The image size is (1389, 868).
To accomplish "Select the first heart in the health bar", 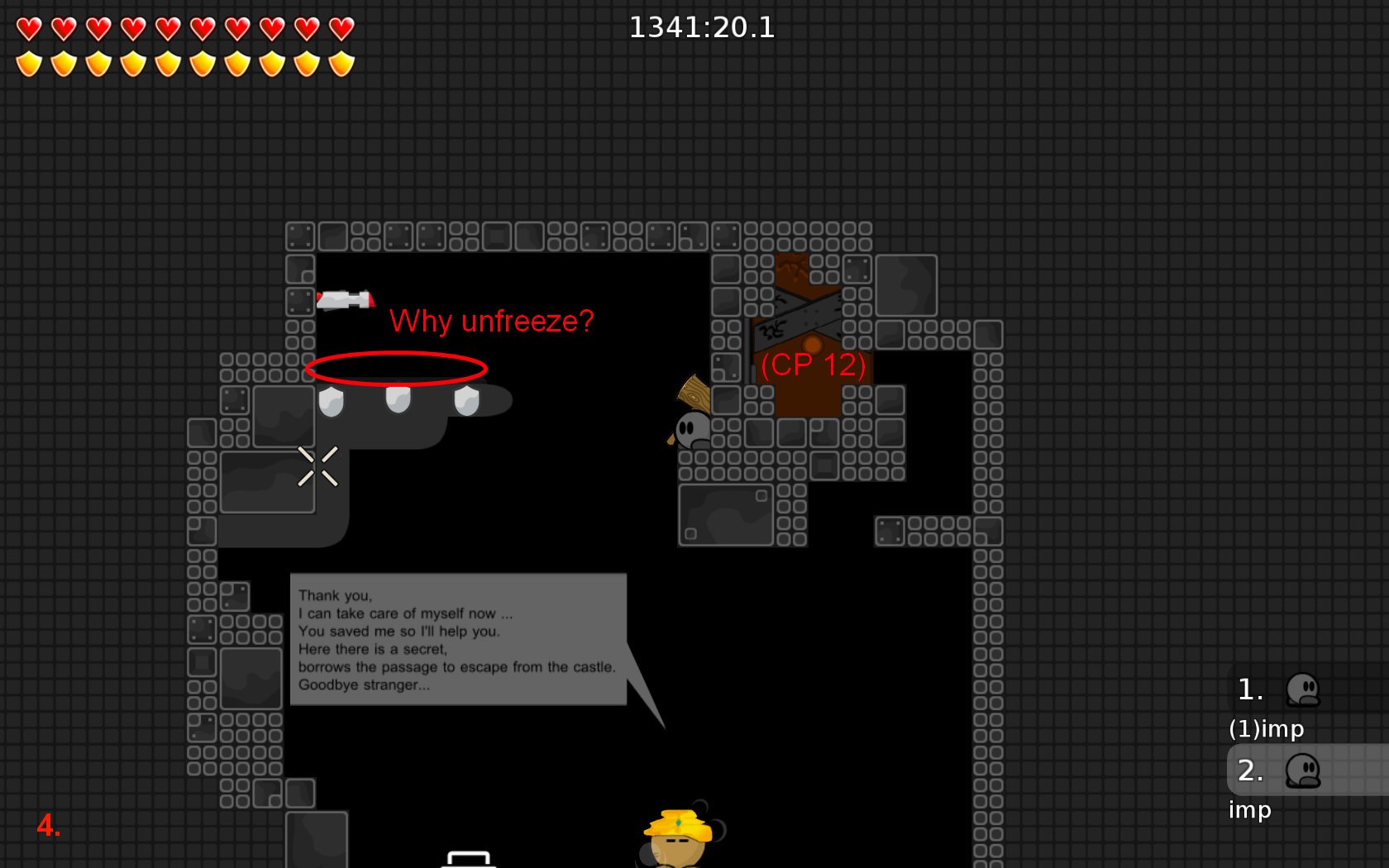I will [29, 27].
